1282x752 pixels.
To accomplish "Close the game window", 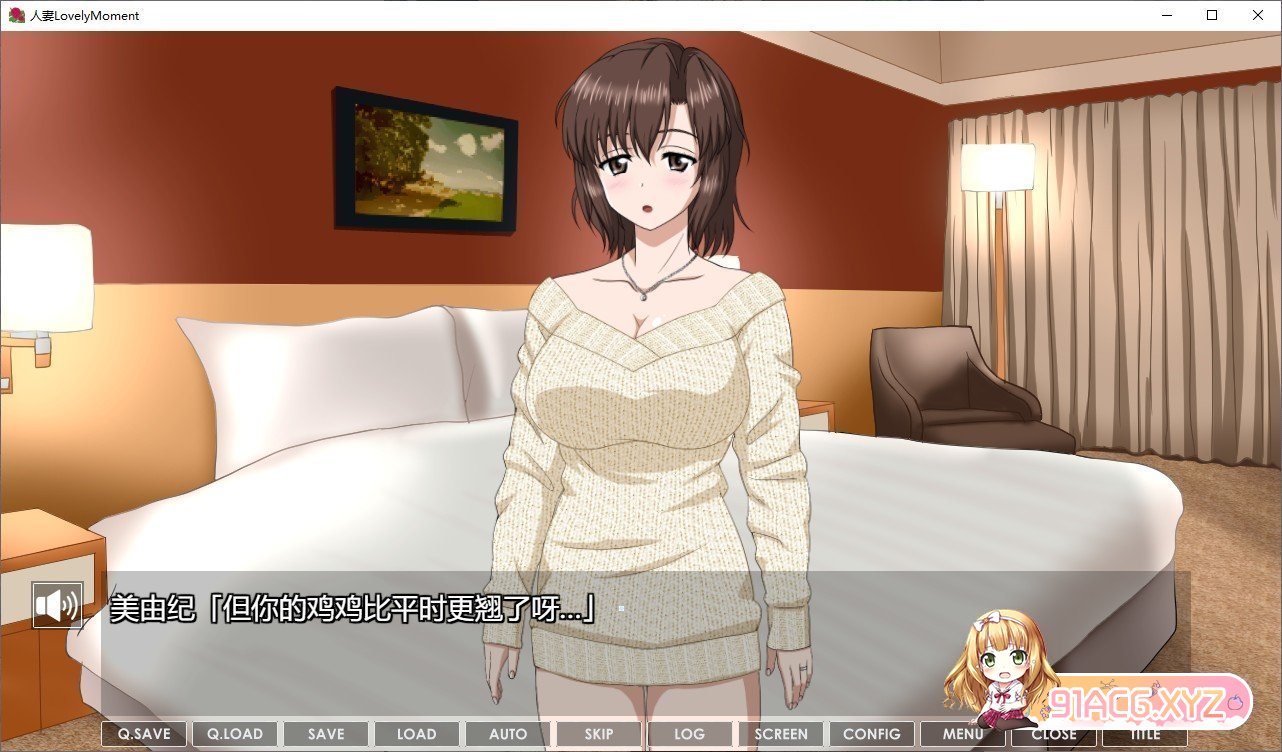I will (1258, 15).
